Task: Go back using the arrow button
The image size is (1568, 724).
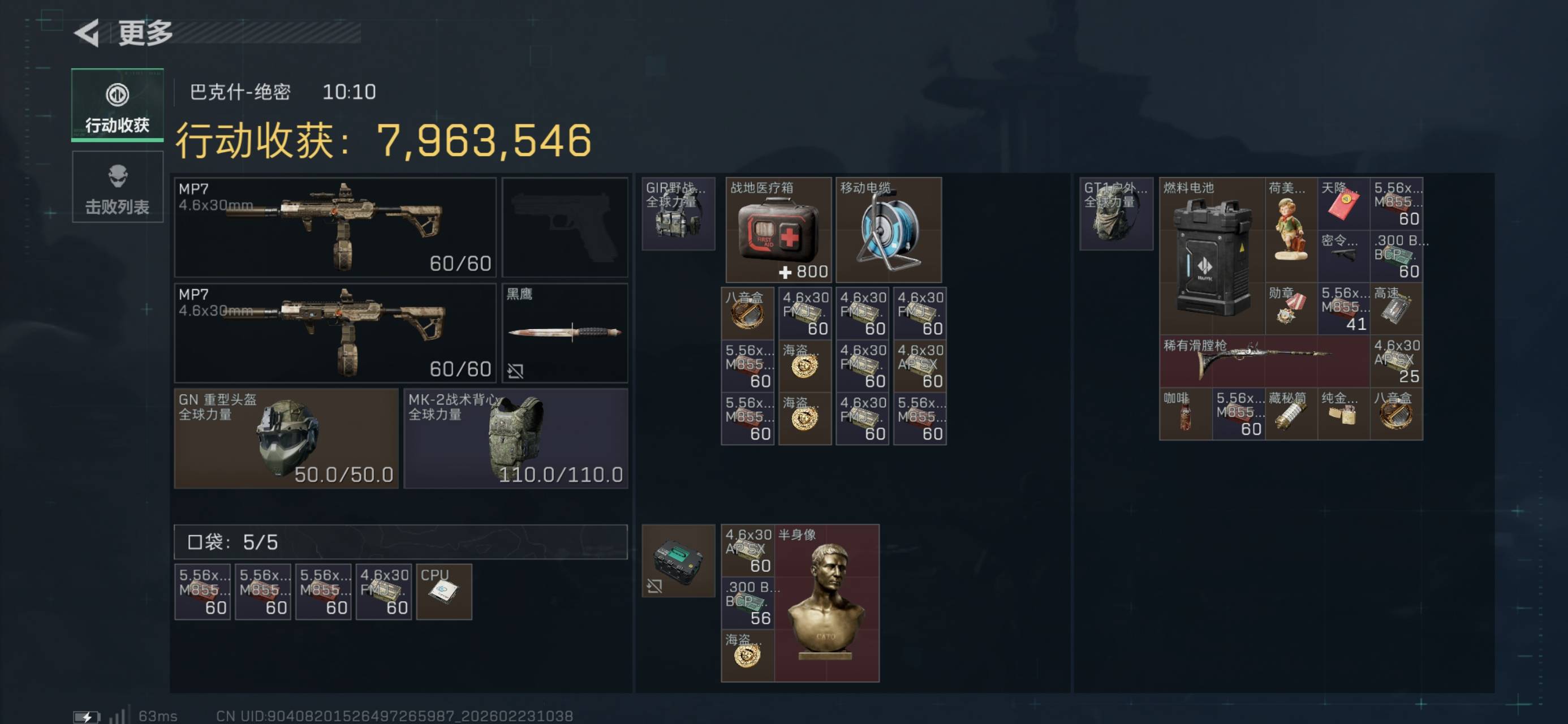Action: [x=87, y=33]
